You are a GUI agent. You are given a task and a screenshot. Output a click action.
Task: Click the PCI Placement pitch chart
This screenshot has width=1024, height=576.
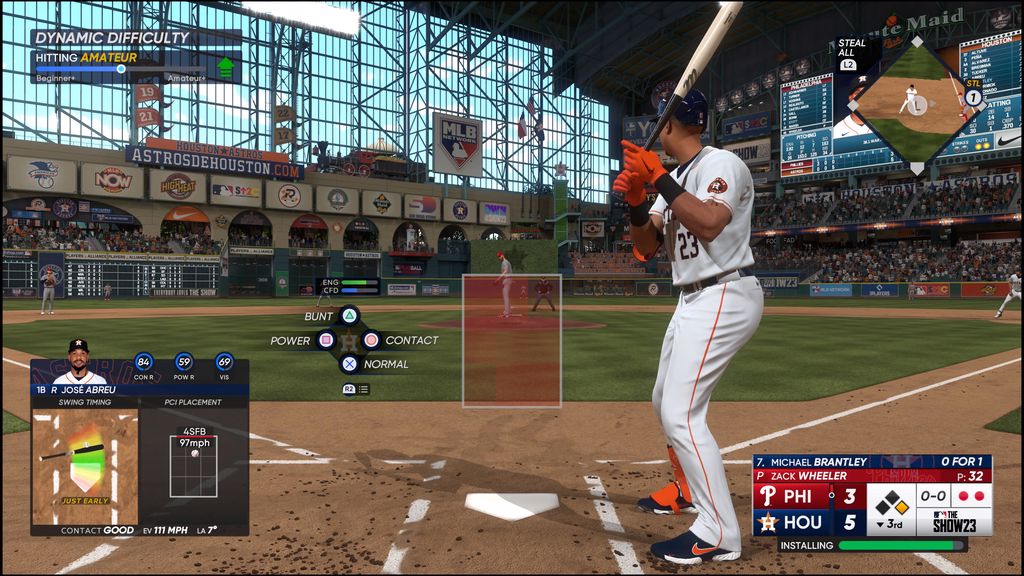pos(193,466)
